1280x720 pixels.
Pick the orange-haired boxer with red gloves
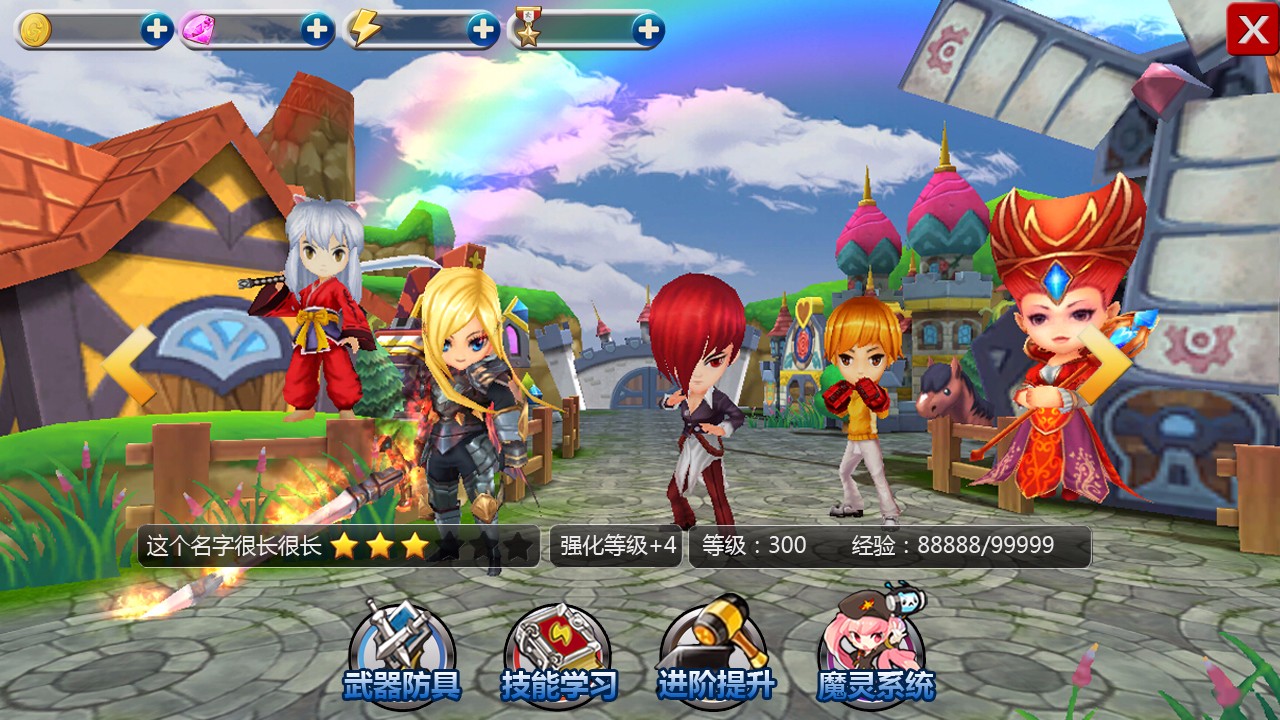click(860, 400)
